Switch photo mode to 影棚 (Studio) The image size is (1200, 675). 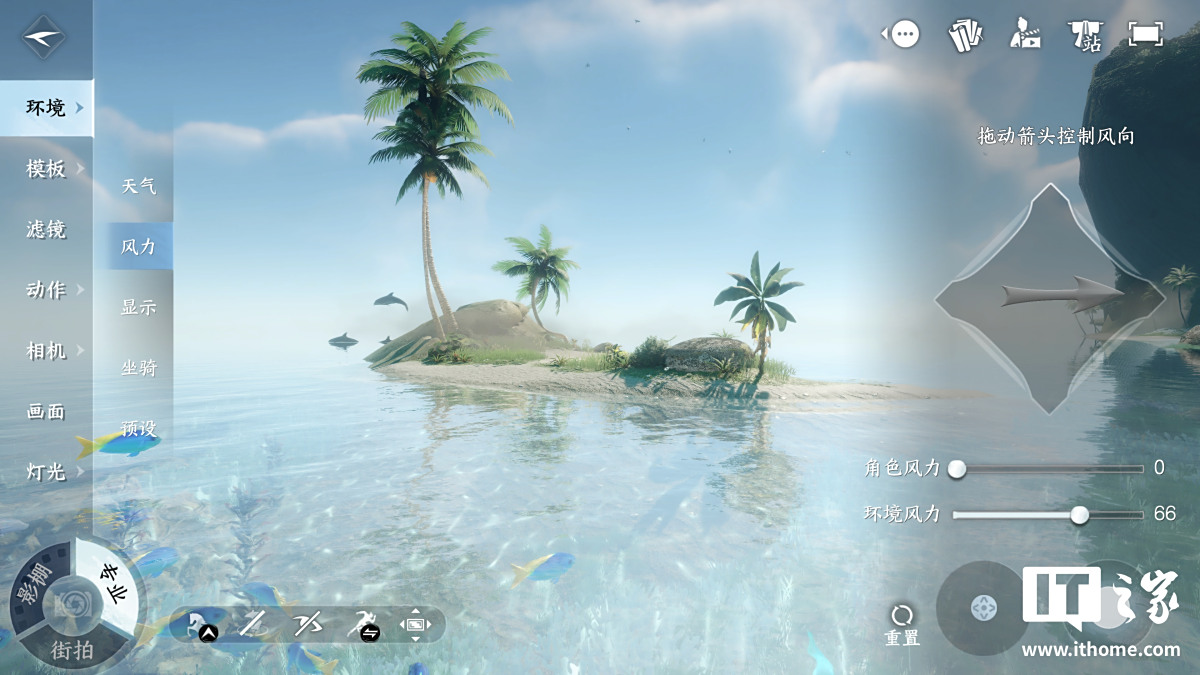[33, 585]
